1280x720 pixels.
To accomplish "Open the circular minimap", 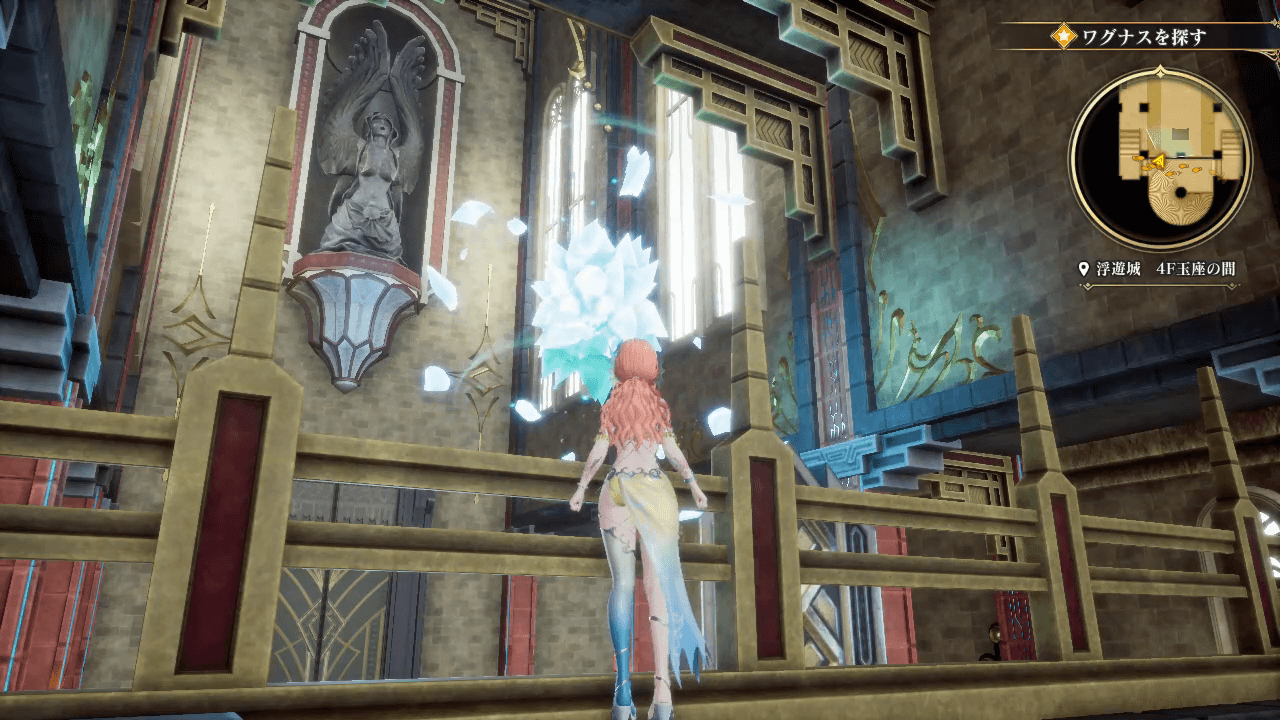I will click(x=1159, y=160).
